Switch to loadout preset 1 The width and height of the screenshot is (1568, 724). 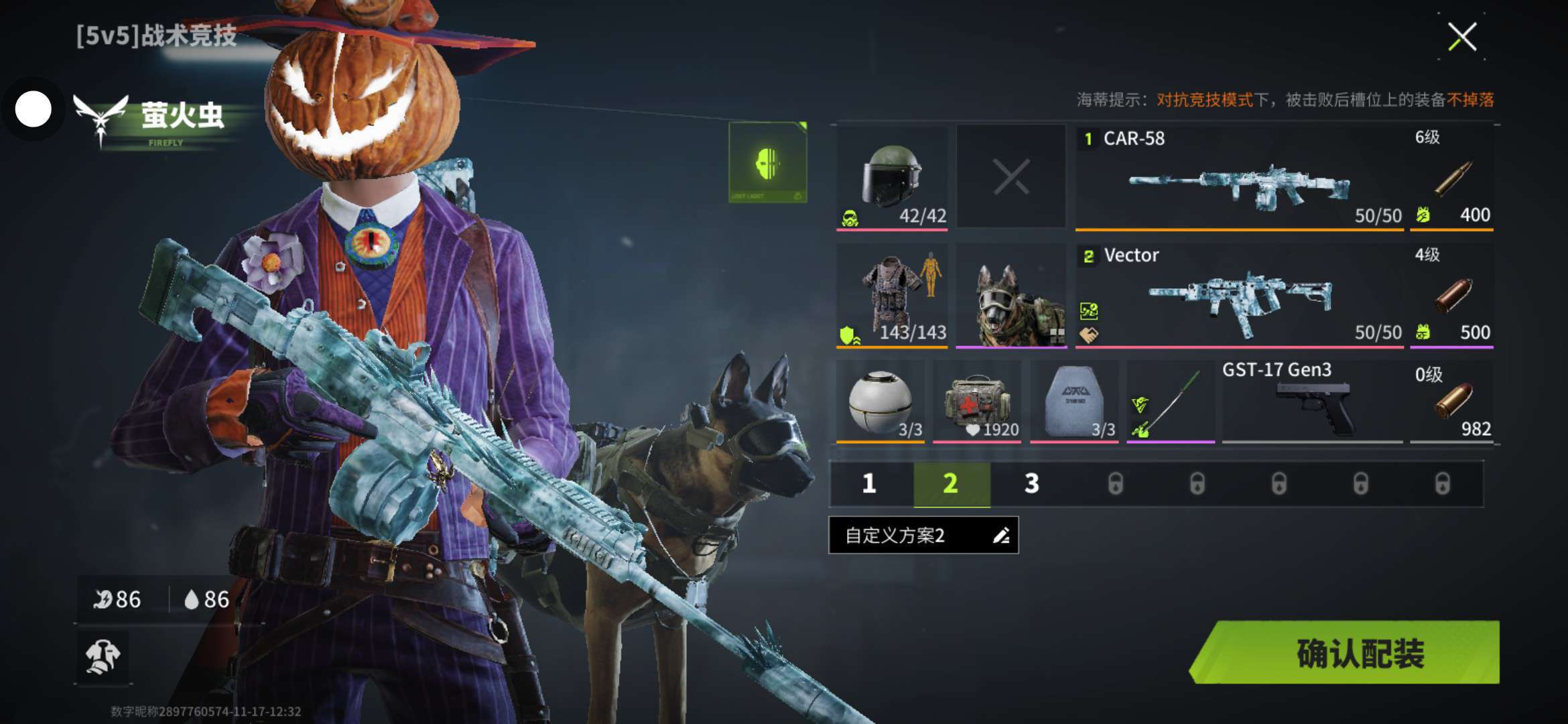pos(869,483)
